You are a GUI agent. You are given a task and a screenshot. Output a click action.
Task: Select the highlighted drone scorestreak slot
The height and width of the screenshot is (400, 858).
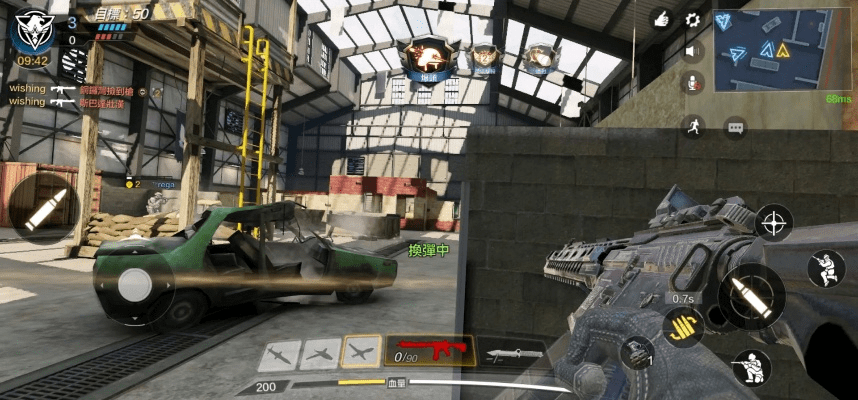[361, 350]
